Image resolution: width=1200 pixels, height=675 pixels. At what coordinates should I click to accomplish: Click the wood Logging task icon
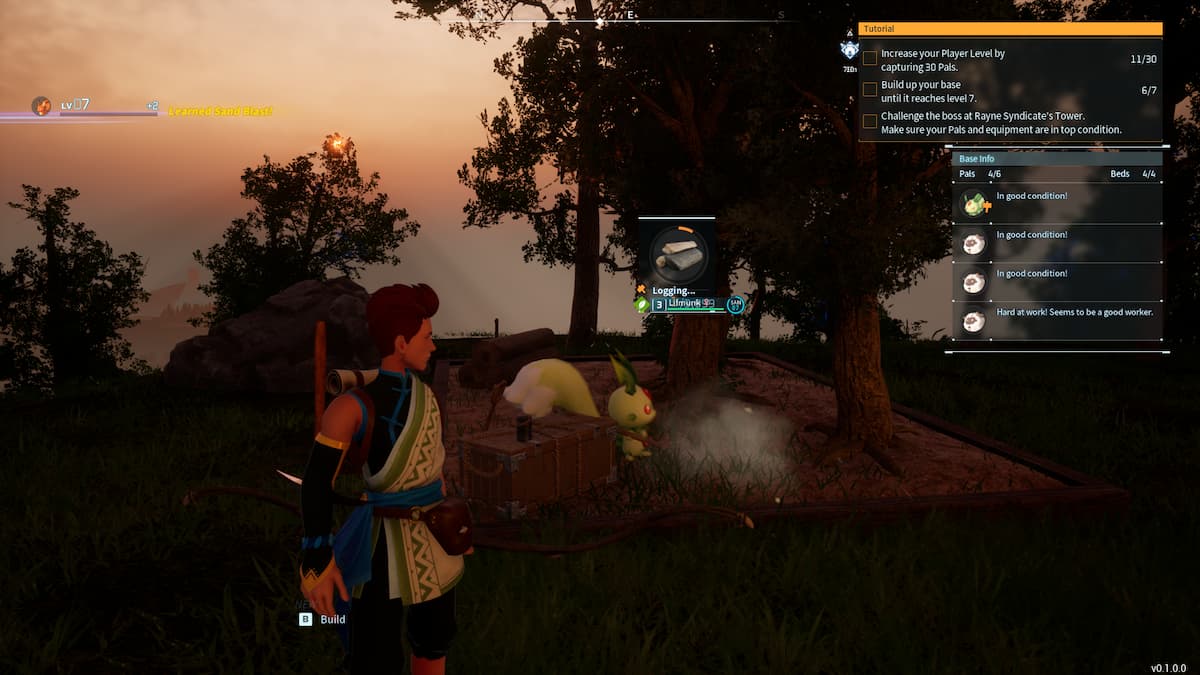pos(677,254)
